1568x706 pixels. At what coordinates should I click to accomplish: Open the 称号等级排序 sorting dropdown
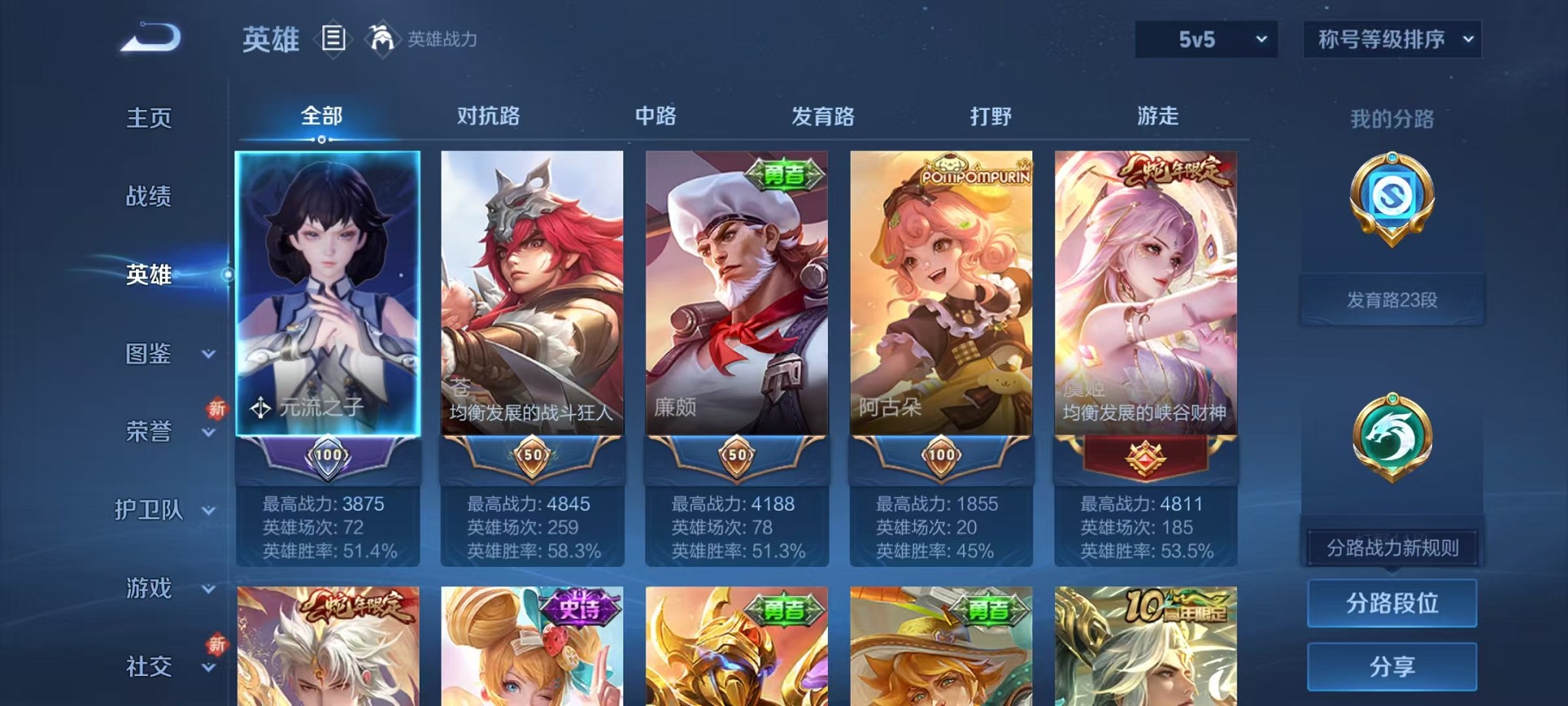coord(1391,38)
